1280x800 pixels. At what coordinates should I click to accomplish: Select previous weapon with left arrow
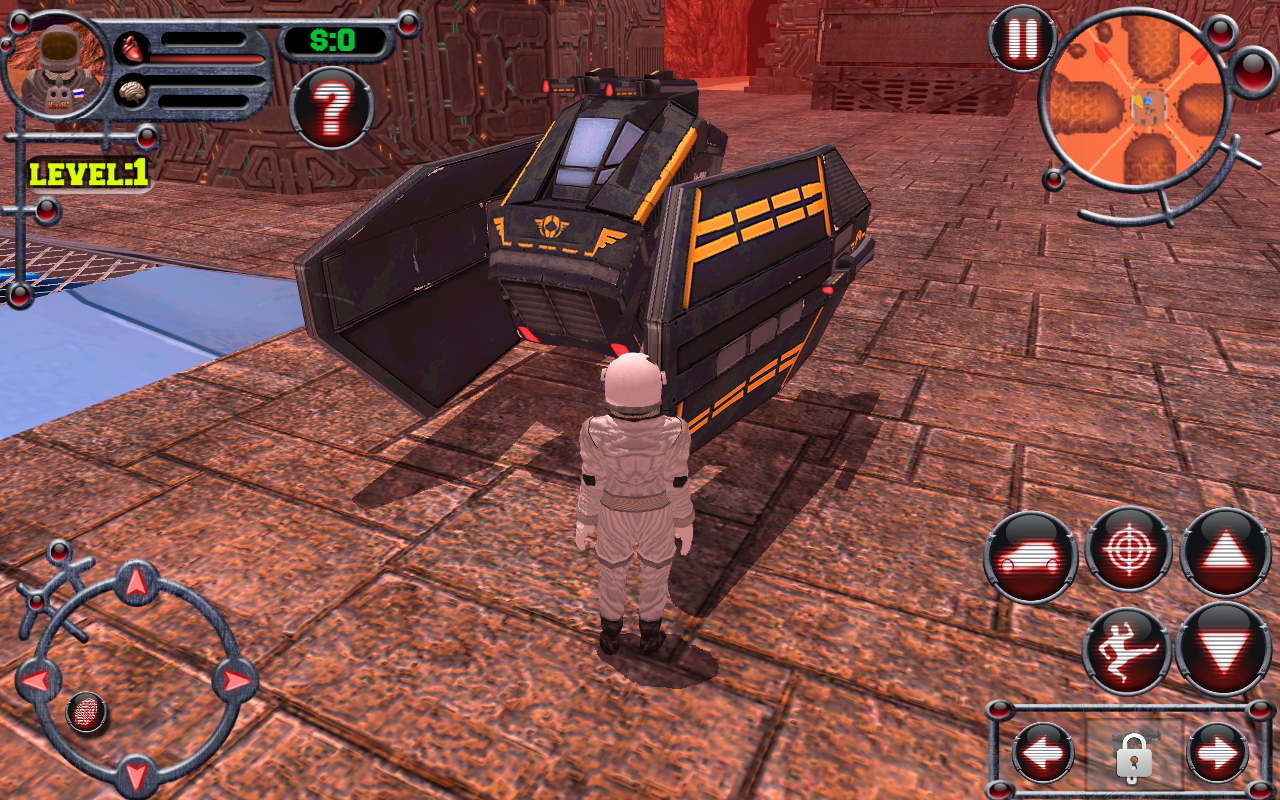[x=1042, y=753]
